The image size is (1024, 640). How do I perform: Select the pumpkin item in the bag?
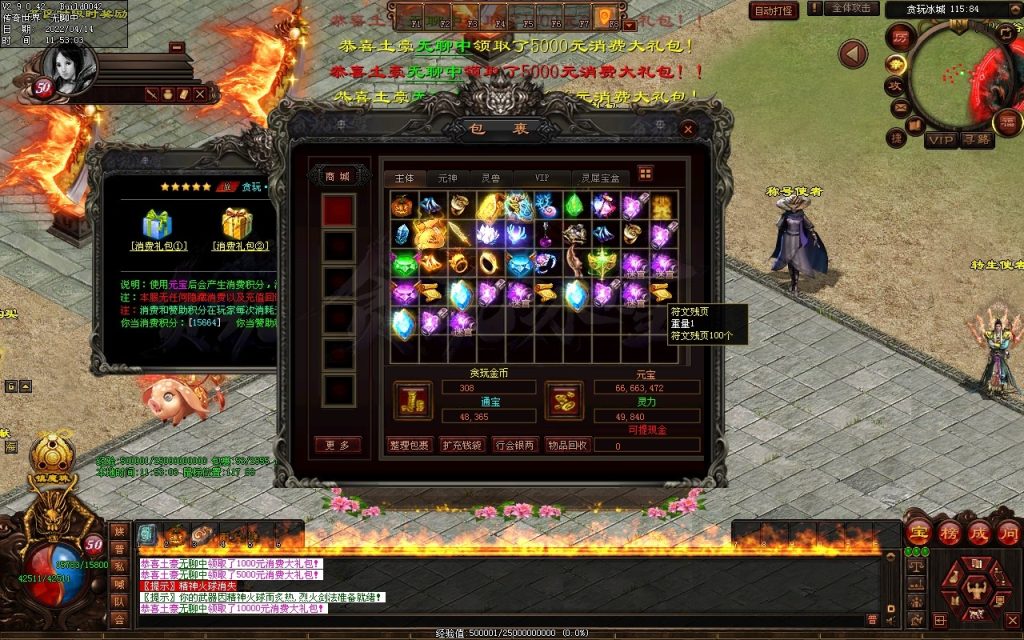[402, 206]
